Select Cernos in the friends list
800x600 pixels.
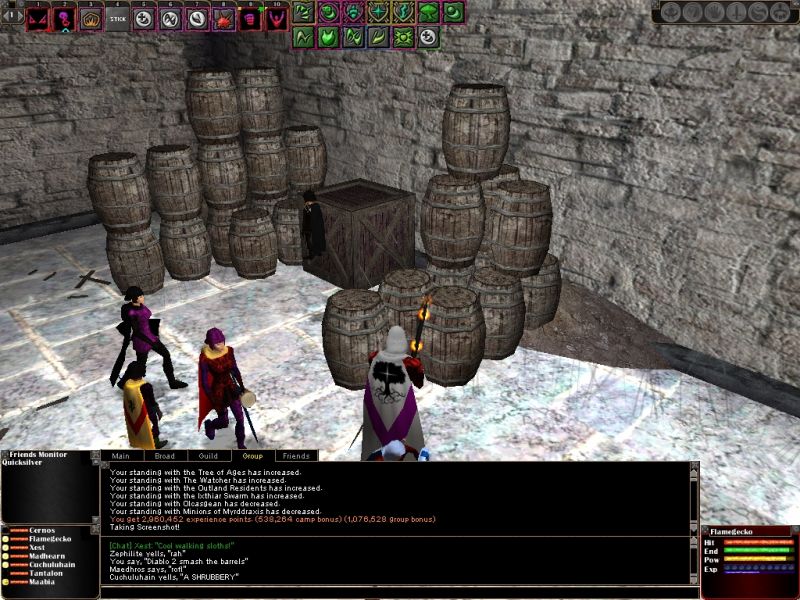pyautogui.click(x=43, y=530)
